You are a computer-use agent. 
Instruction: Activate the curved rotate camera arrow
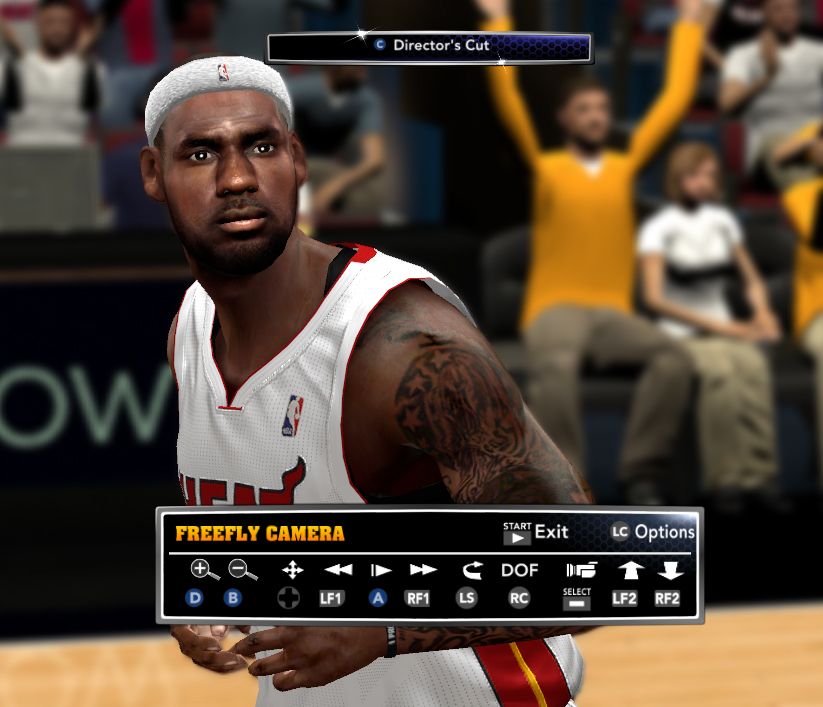(x=472, y=570)
